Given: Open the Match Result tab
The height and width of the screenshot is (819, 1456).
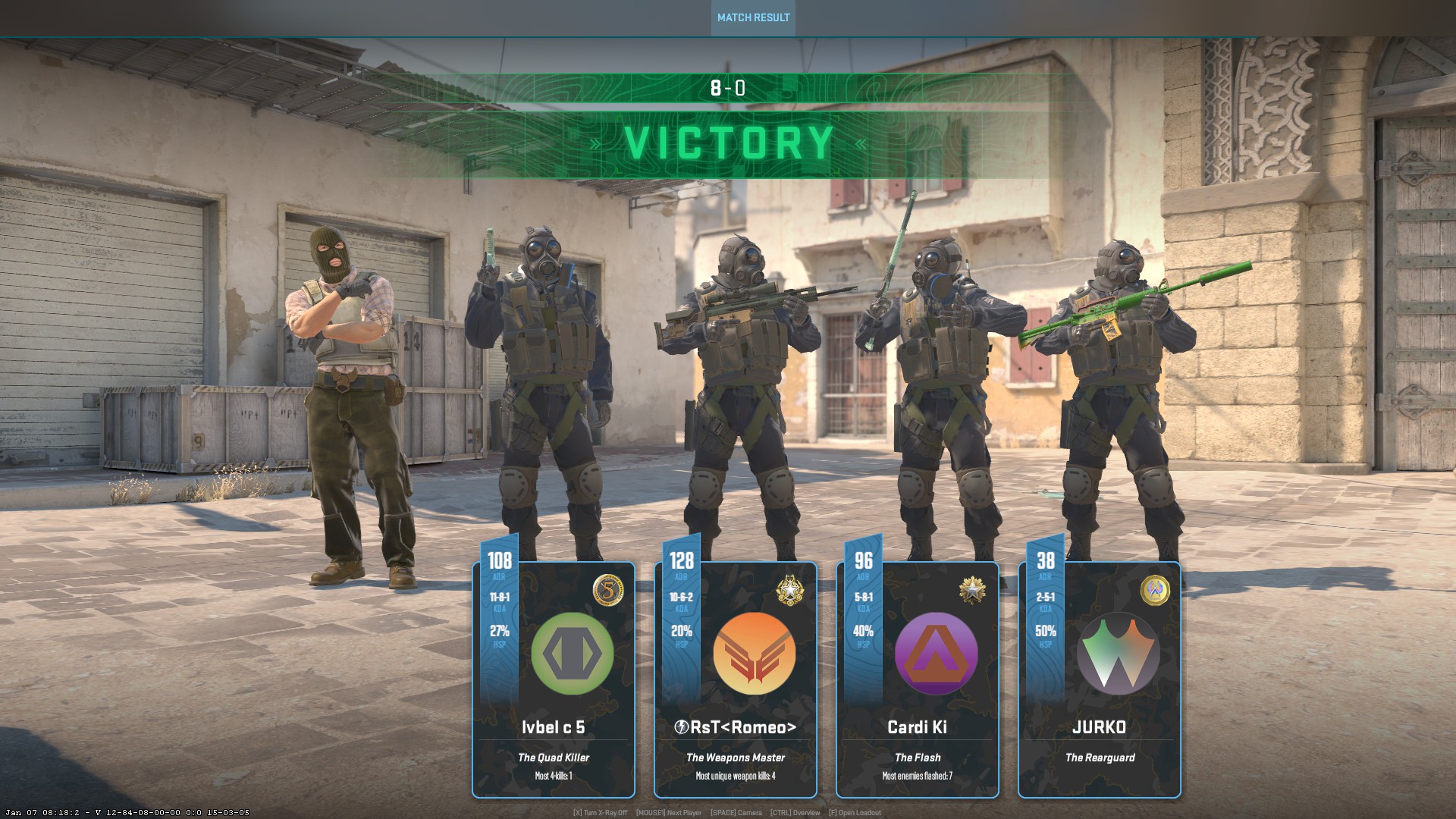Looking at the screenshot, I should 753,17.
